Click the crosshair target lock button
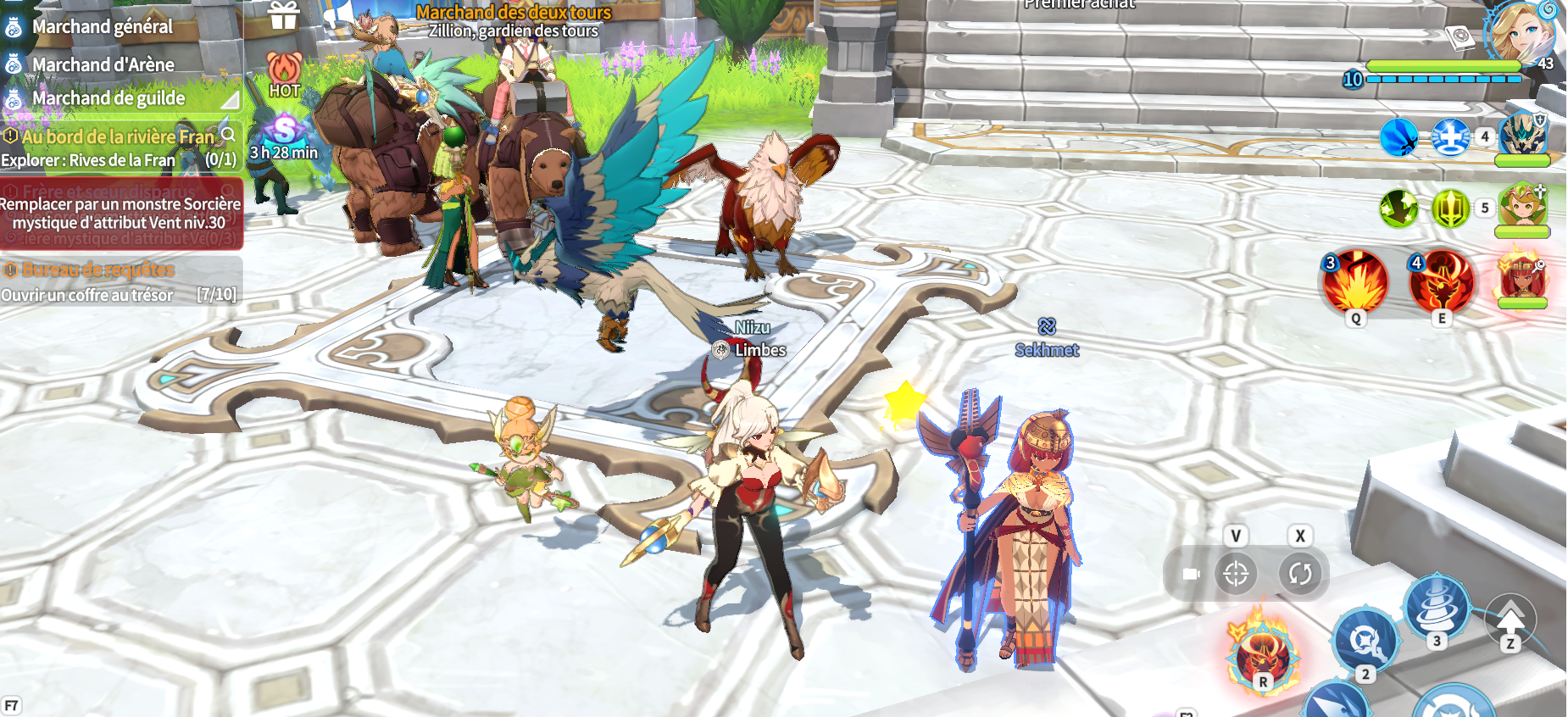 coord(1236,574)
